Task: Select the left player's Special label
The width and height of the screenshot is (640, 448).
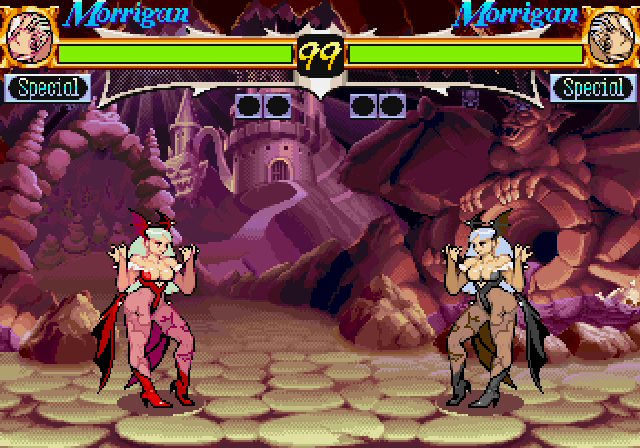Action: click(x=47, y=88)
